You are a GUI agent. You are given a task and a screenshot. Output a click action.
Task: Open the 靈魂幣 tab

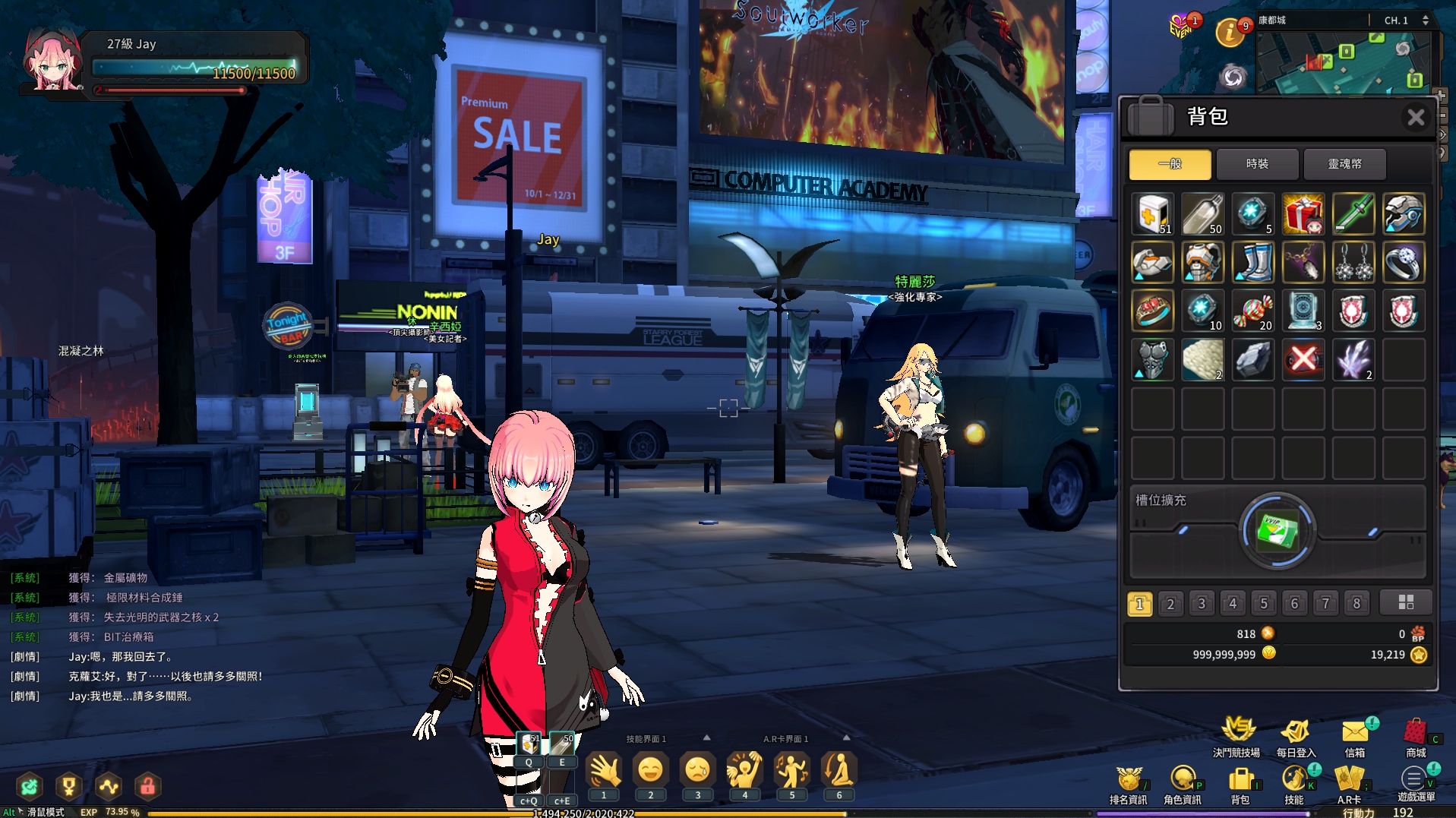click(x=1344, y=164)
